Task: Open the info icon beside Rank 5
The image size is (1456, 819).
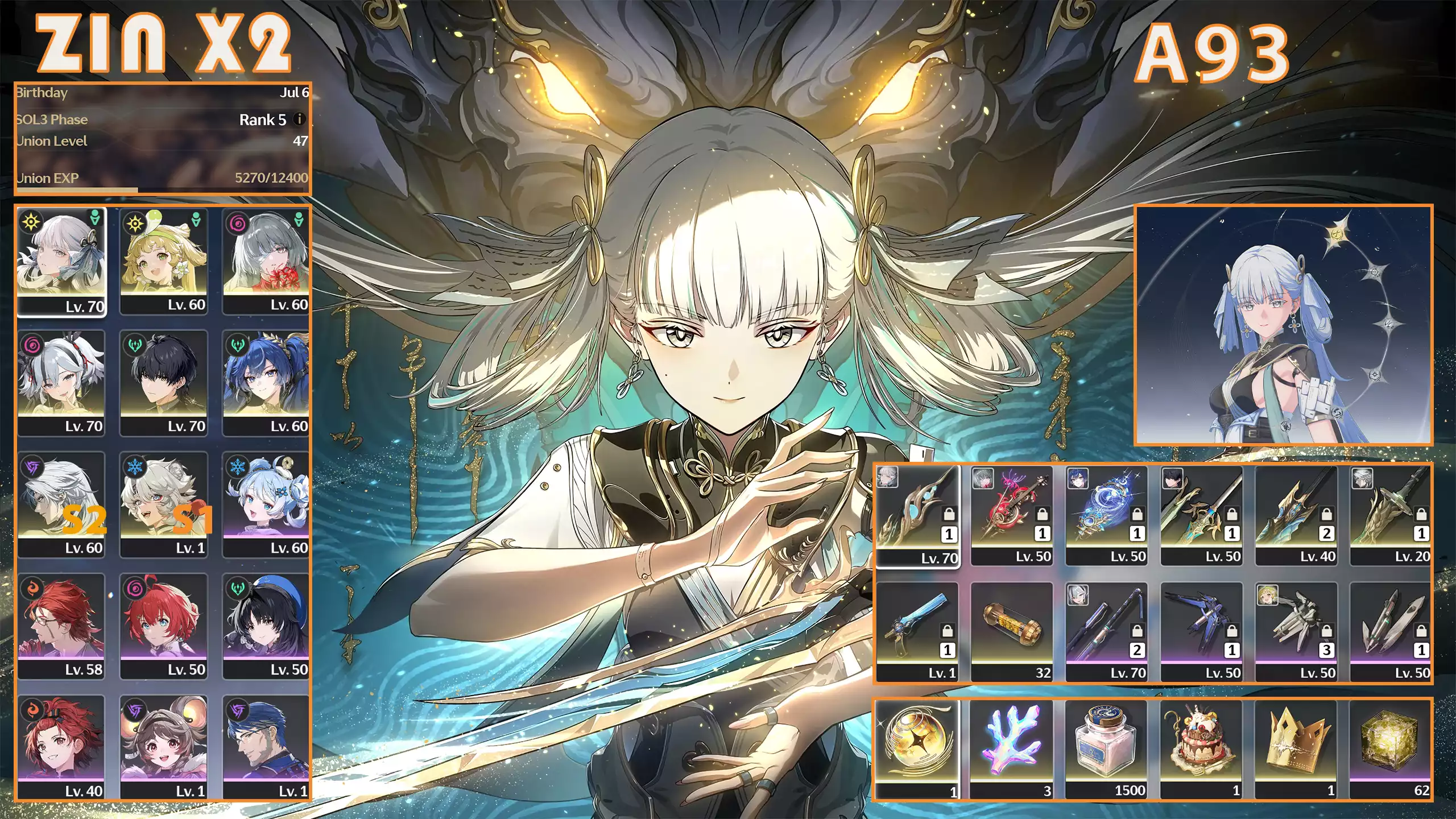Action: tap(299, 119)
